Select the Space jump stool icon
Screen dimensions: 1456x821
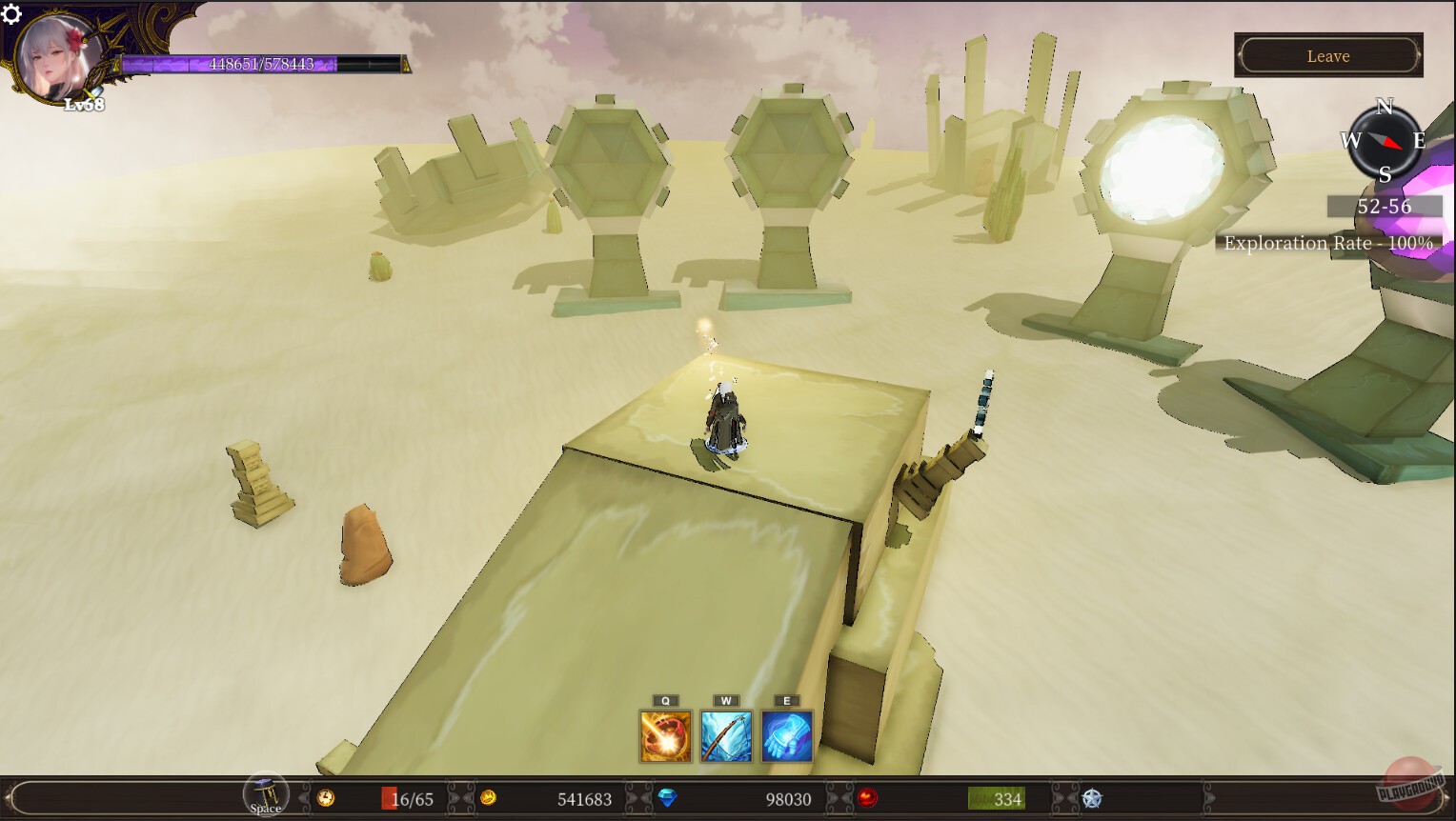point(264,793)
